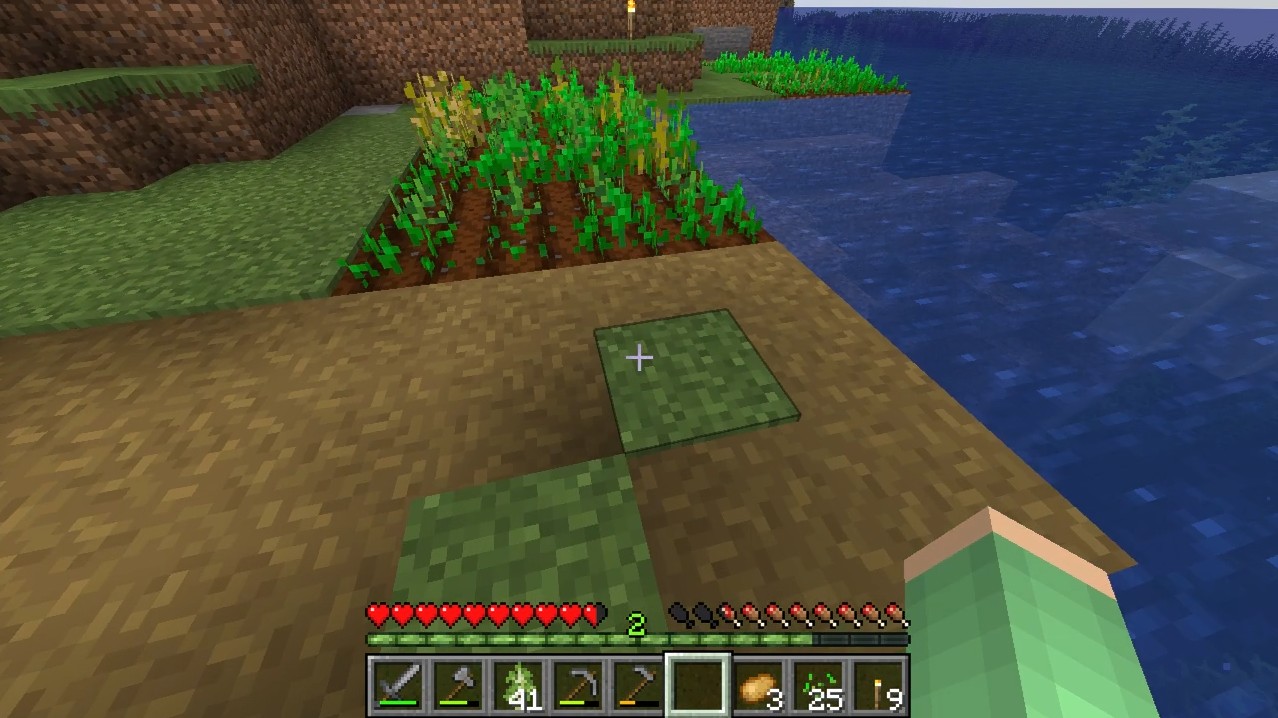This screenshot has width=1278, height=718.
Task: Switch to the stone hoe slot
Action: pos(637,685)
